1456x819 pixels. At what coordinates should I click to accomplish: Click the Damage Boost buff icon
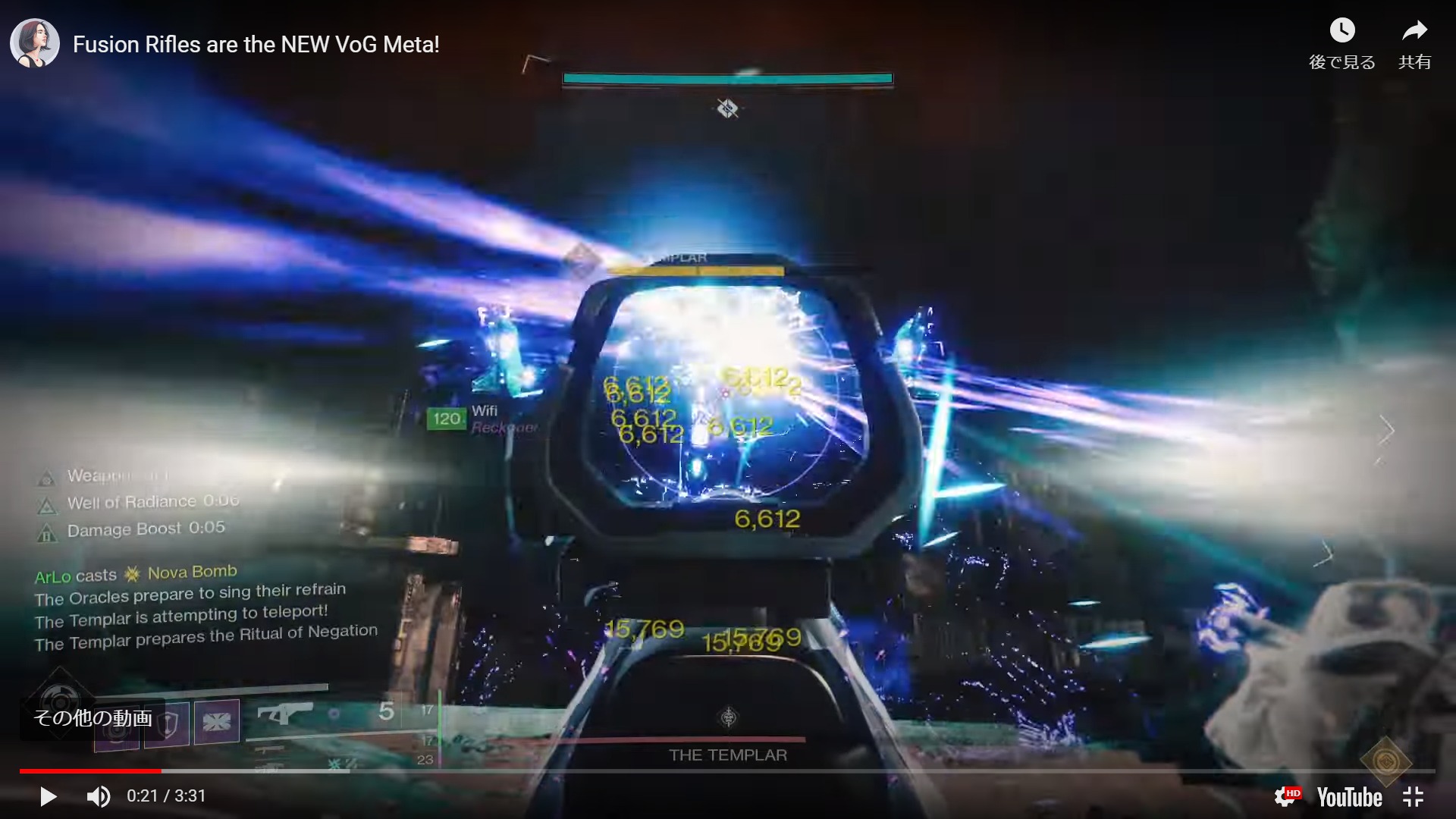[47, 532]
